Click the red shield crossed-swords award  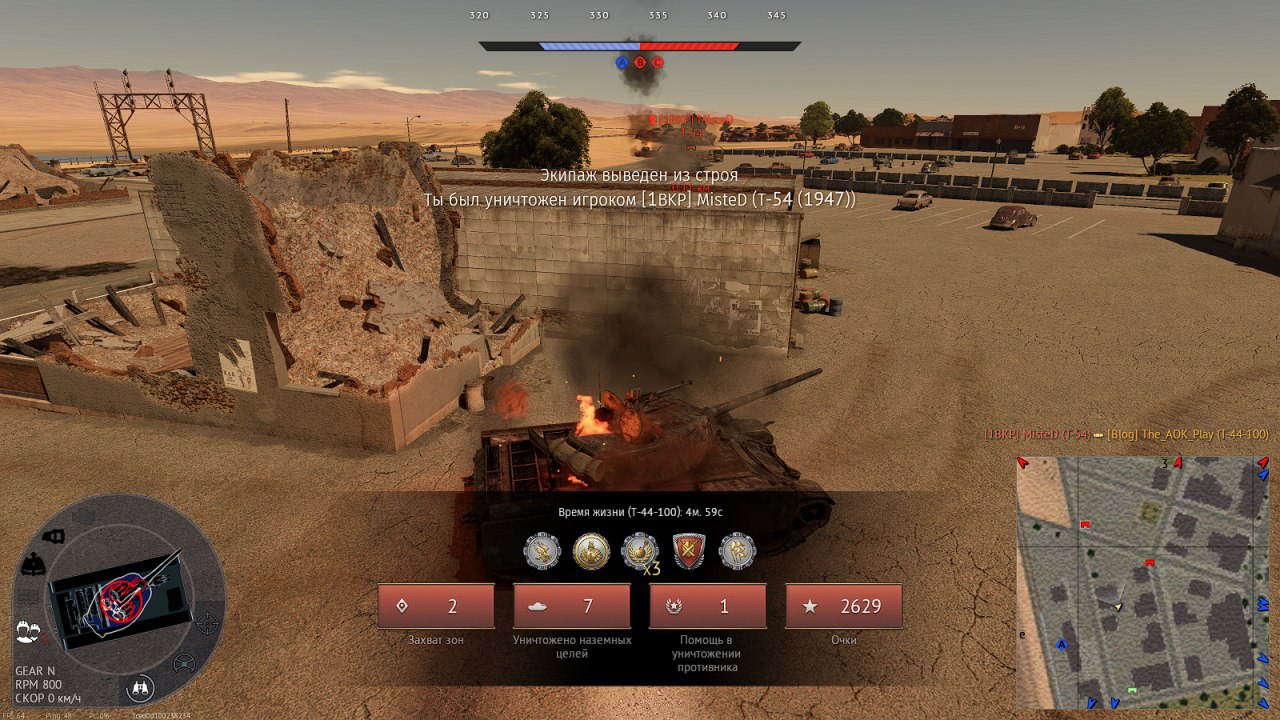point(689,550)
